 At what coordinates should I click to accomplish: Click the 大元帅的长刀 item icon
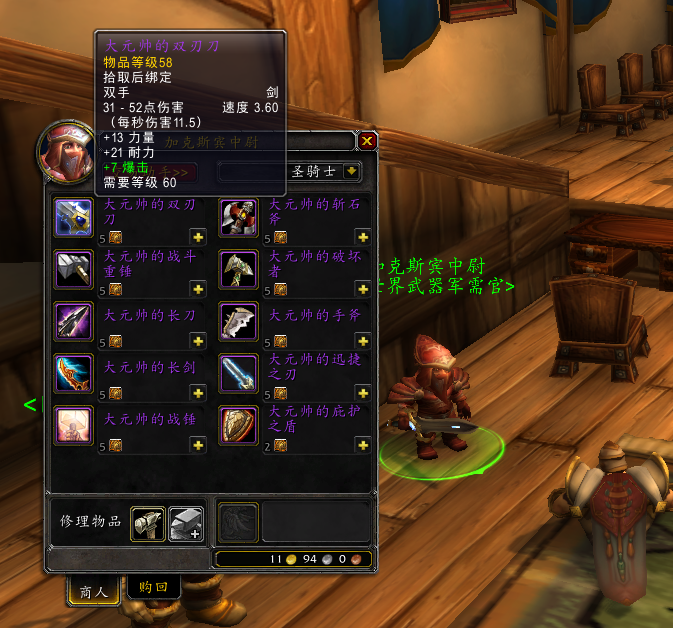point(74,321)
